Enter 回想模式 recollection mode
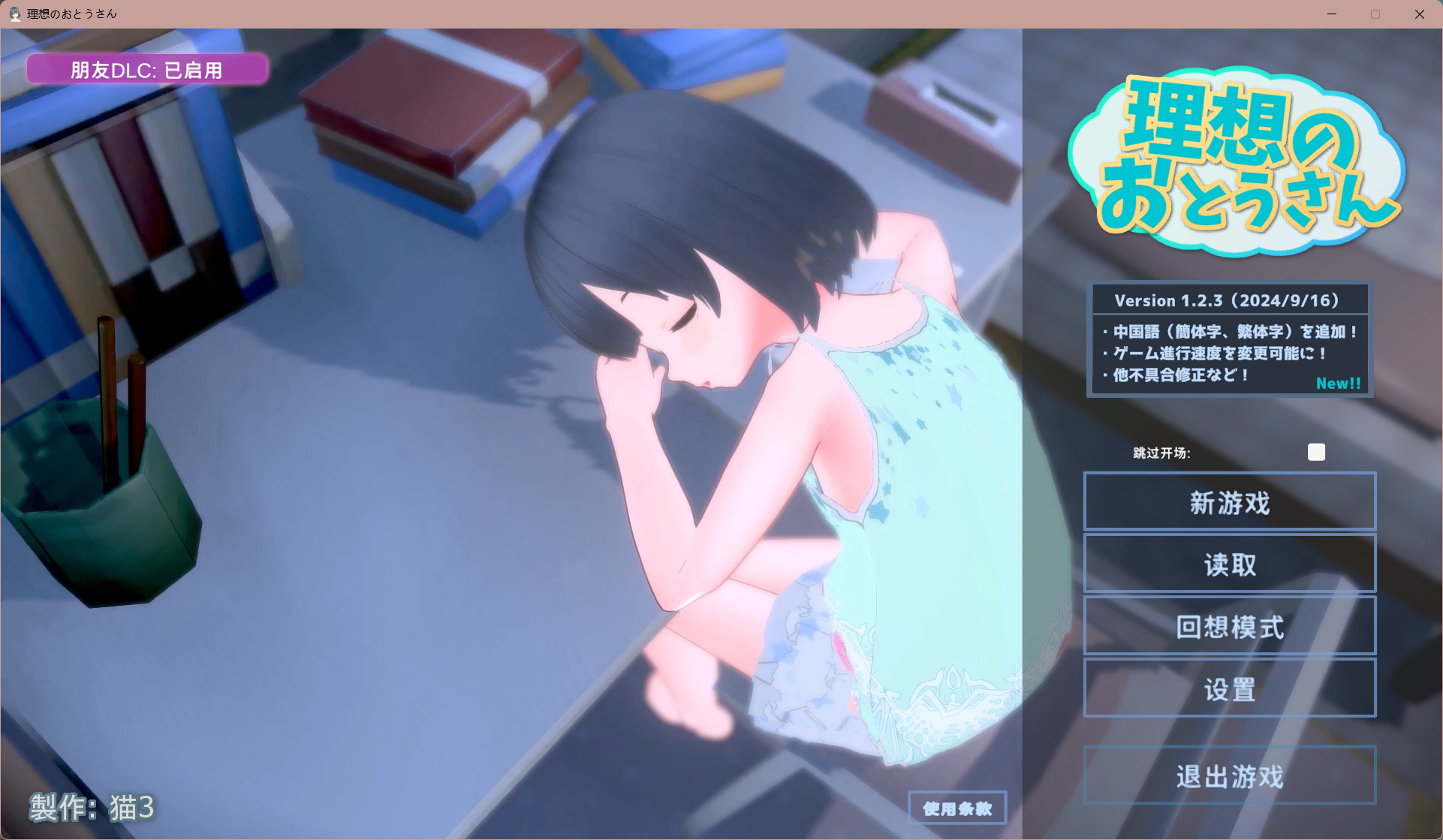 tap(1229, 627)
